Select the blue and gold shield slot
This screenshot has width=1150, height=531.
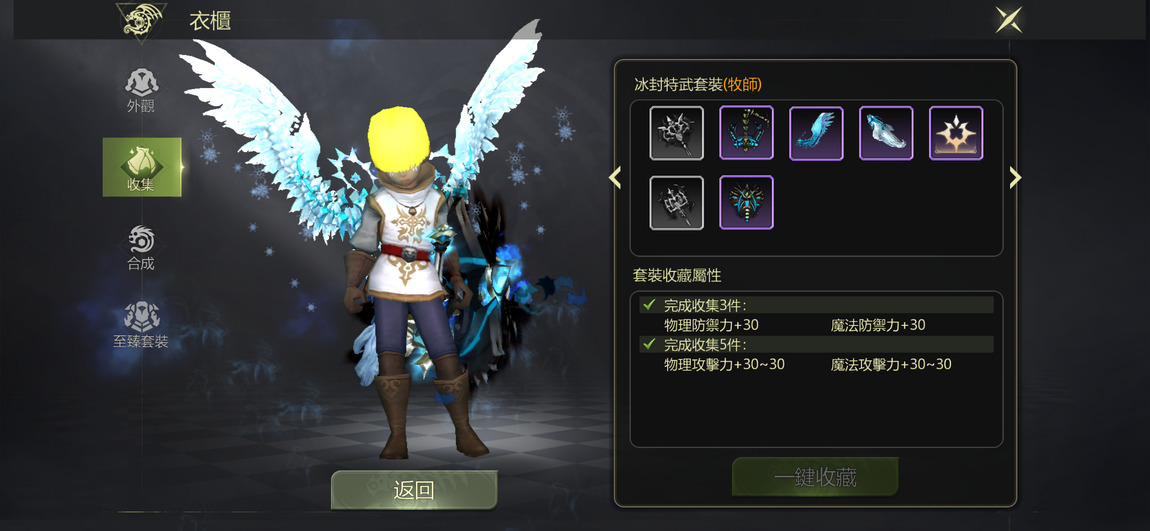[x=746, y=202]
